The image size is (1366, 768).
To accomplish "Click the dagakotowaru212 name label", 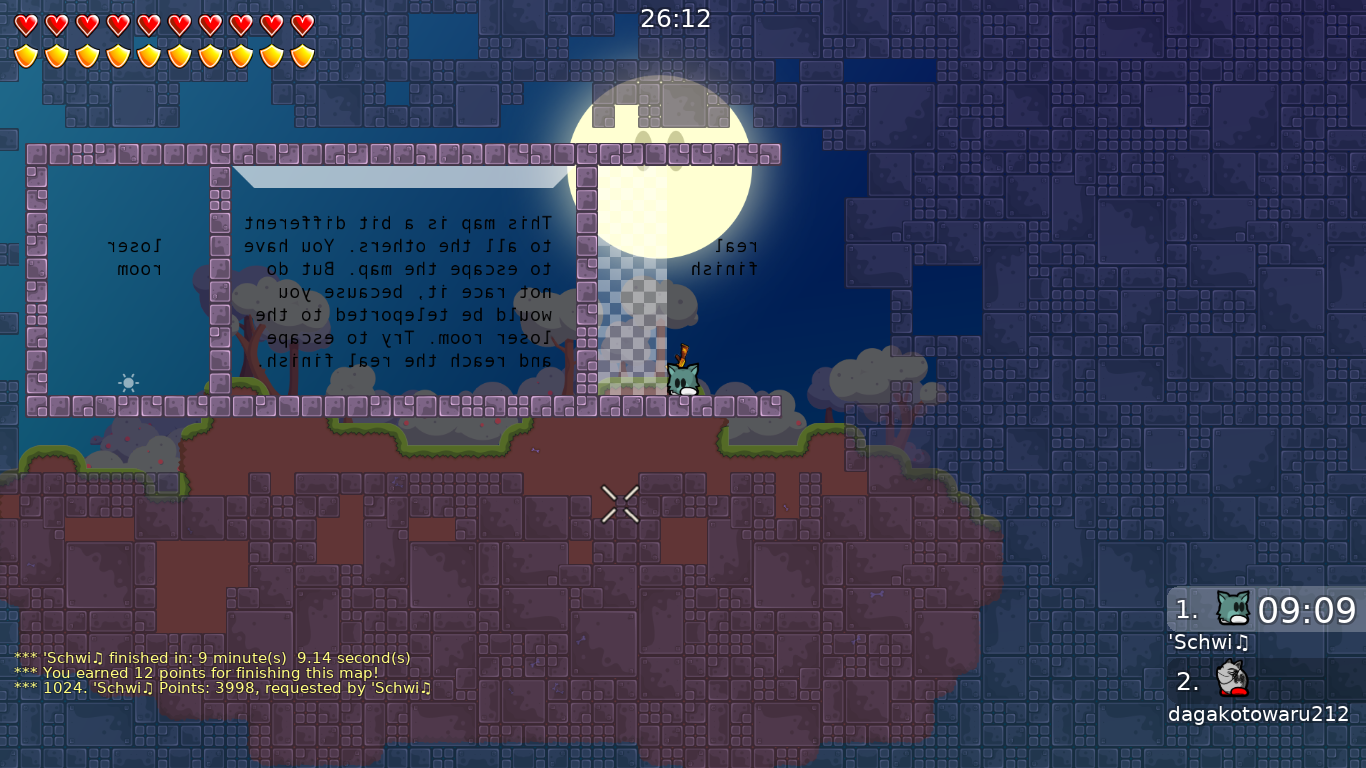I will [x=1258, y=716].
